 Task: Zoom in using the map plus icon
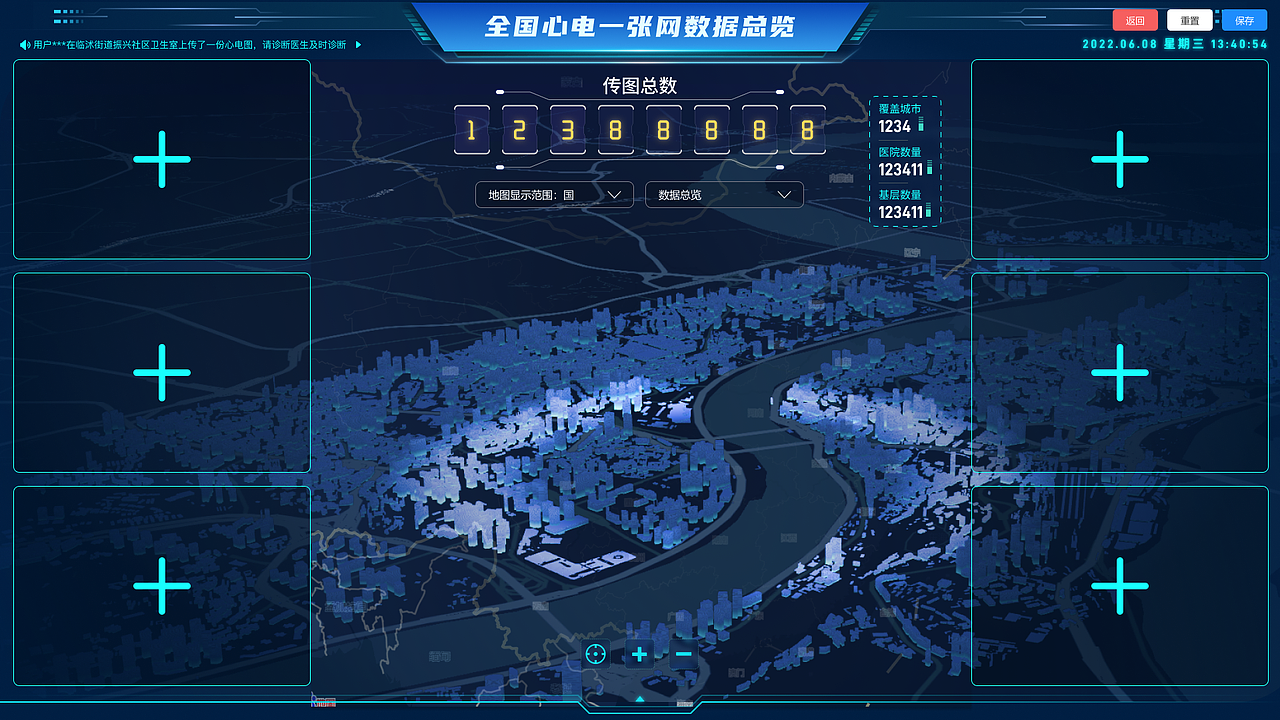coord(639,654)
